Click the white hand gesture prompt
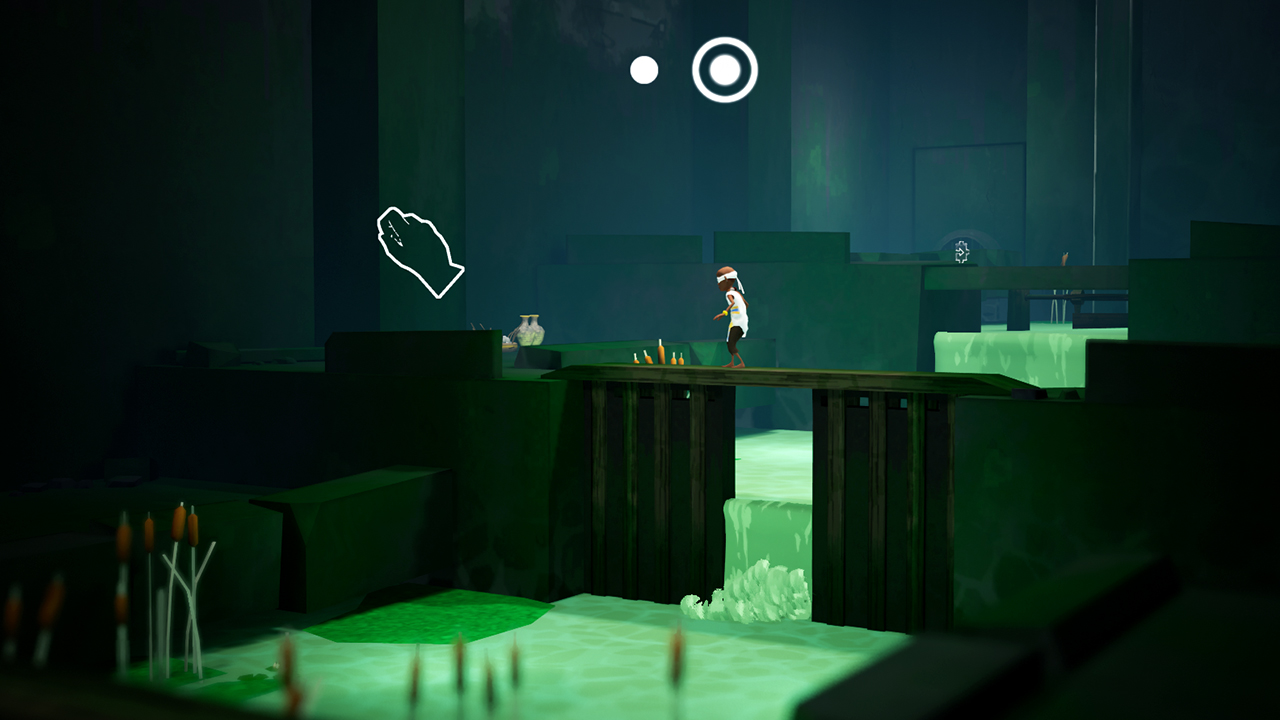Viewport: 1280px width, 720px height. [x=418, y=250]
